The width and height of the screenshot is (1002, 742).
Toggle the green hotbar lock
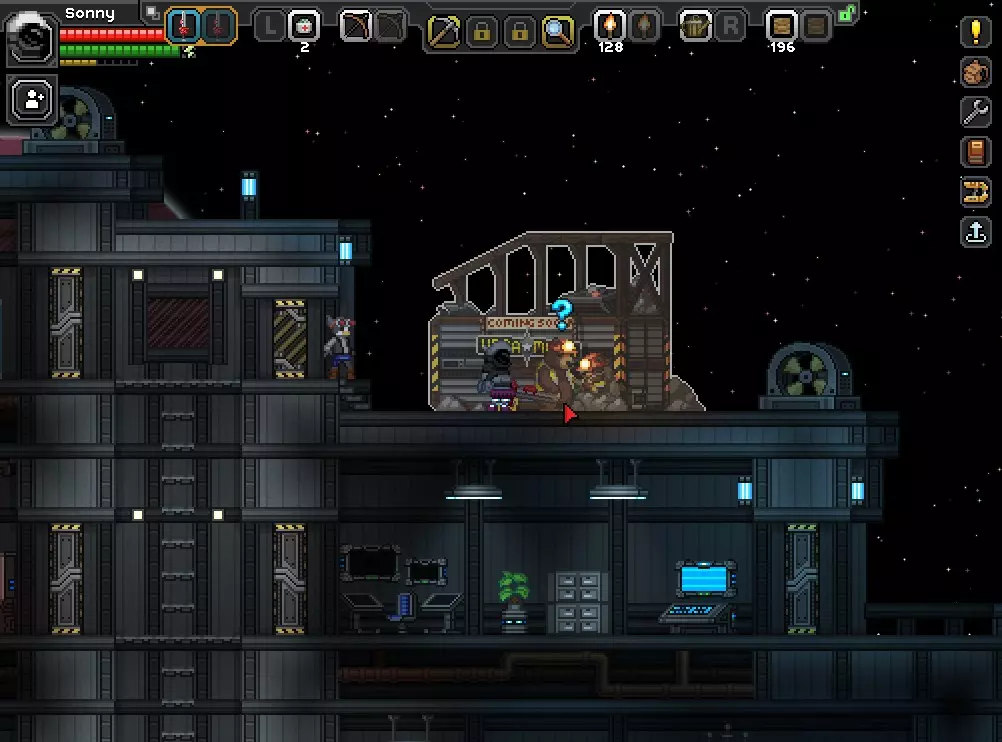tap(847, 14)
